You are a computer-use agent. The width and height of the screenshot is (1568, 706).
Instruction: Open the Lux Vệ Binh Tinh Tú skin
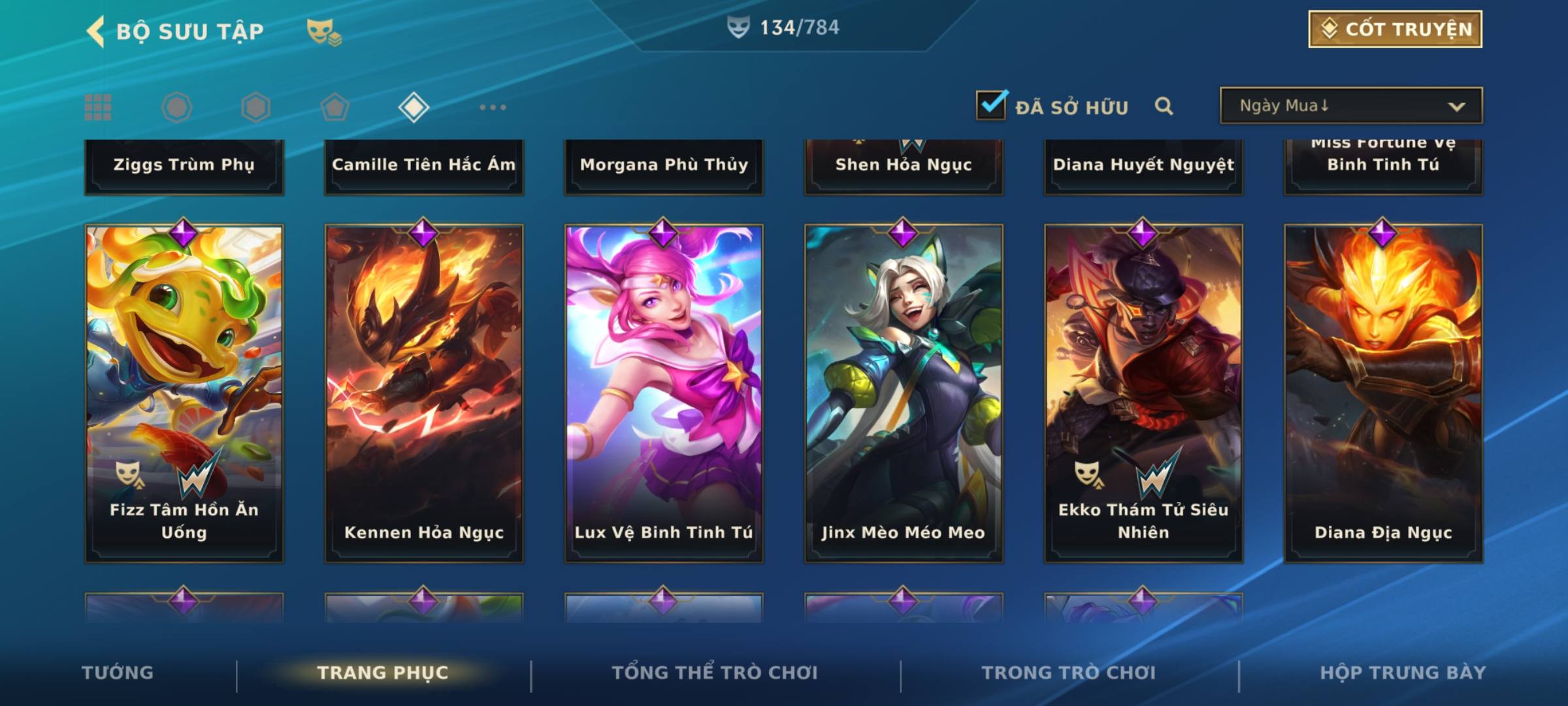pyautogui.click(x=664, y=392)
